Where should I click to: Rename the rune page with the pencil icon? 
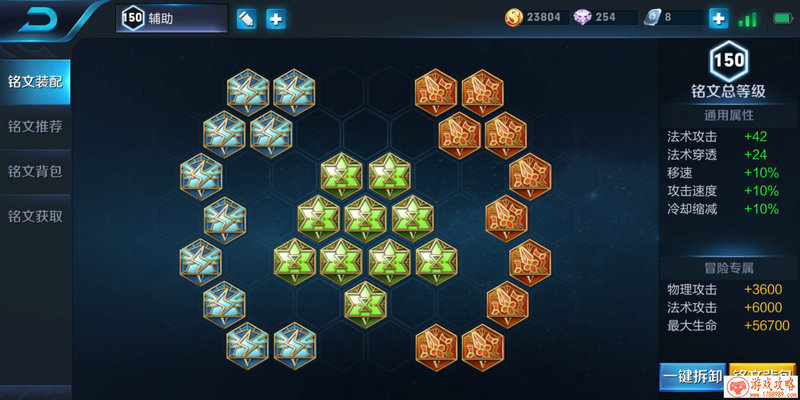(x=246, y=18)
